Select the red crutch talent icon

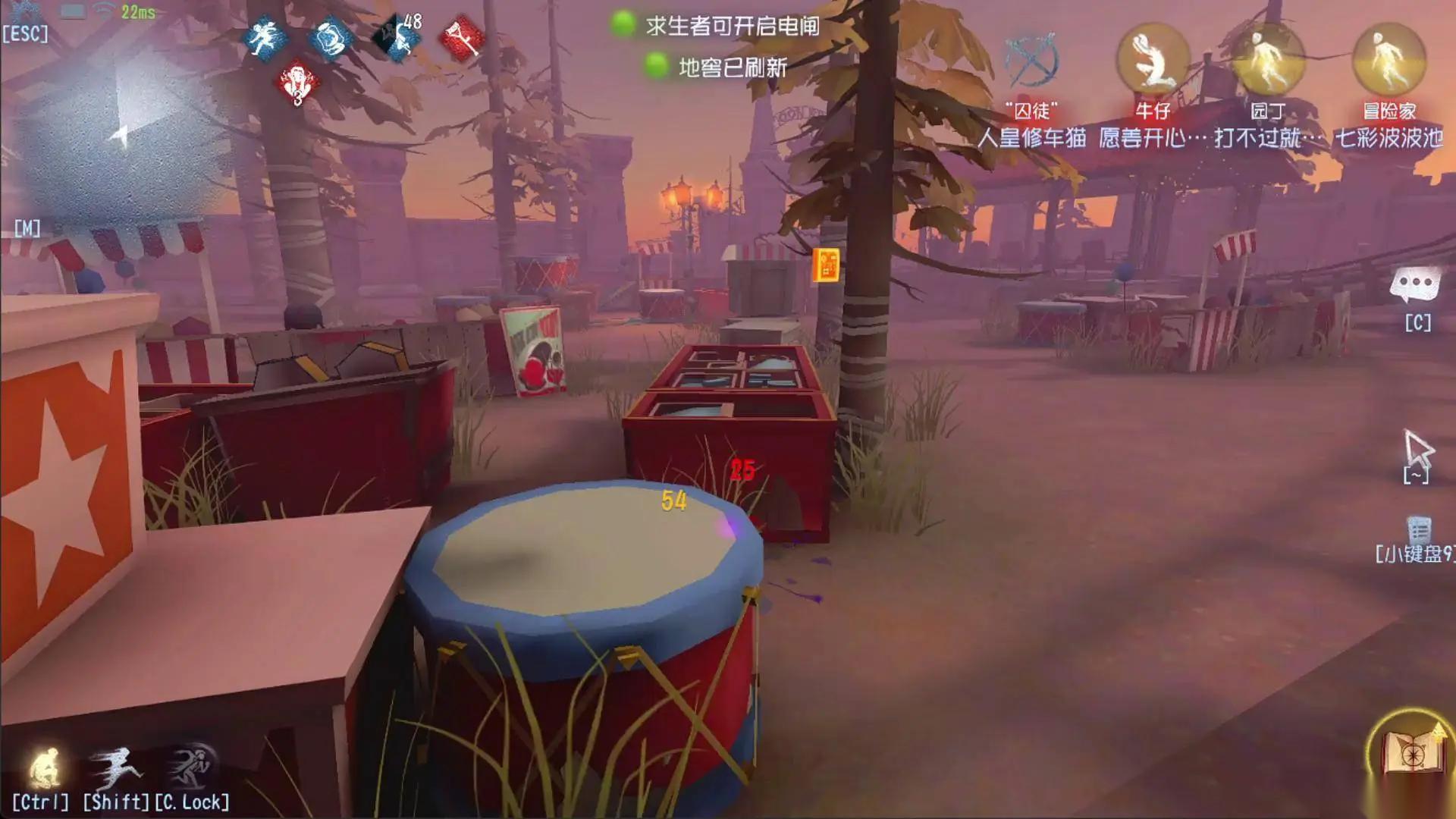click(463, 38)
